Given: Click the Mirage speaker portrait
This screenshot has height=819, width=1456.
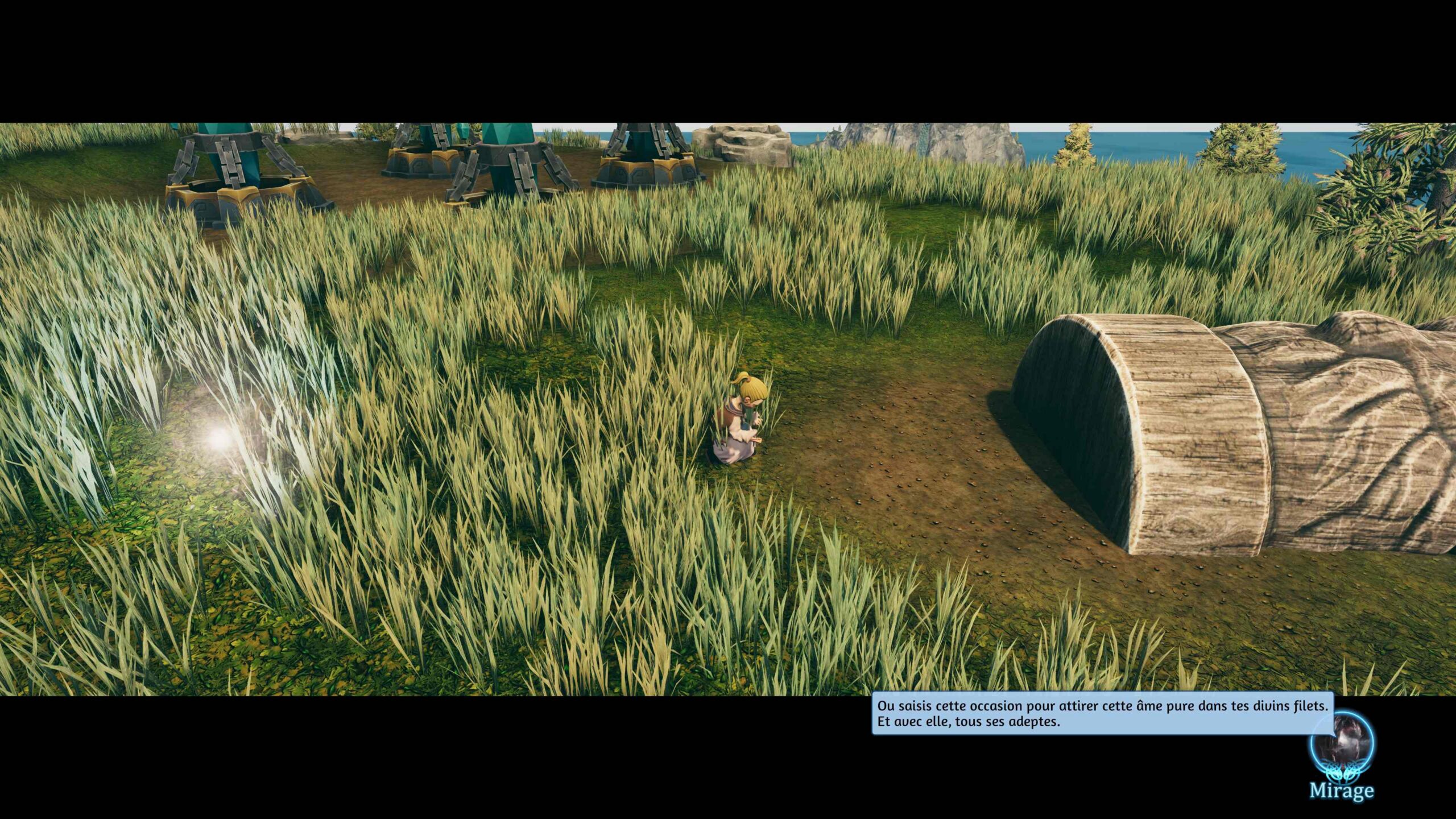Looking at the screenshot, I should 1341,746.
